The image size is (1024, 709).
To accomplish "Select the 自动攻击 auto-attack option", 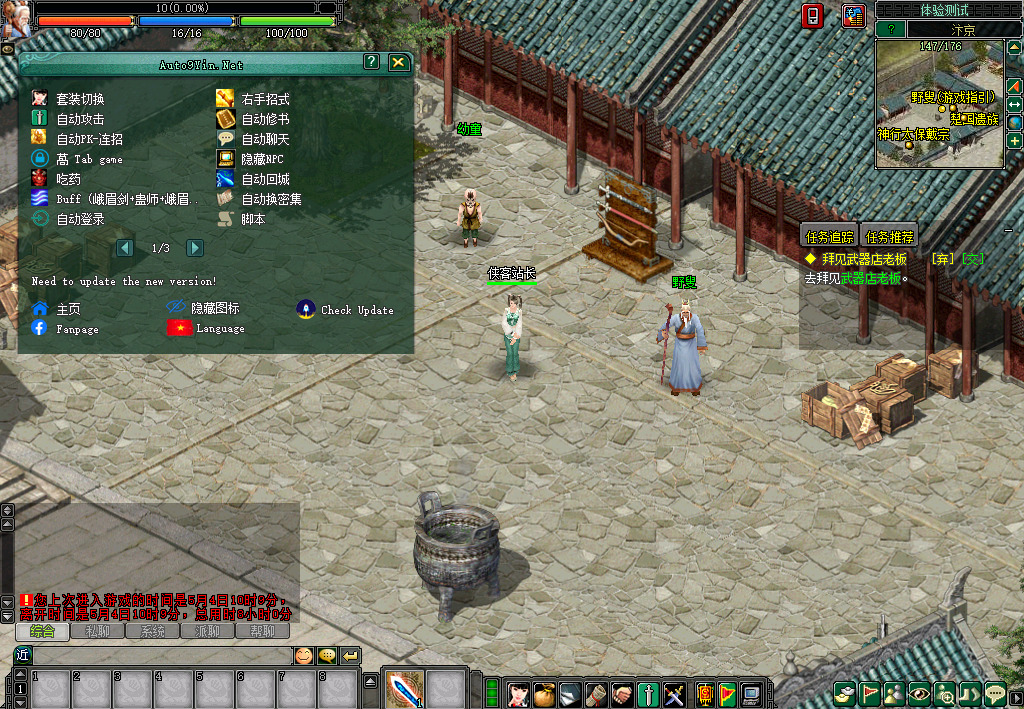I will [x=80, y=119].
